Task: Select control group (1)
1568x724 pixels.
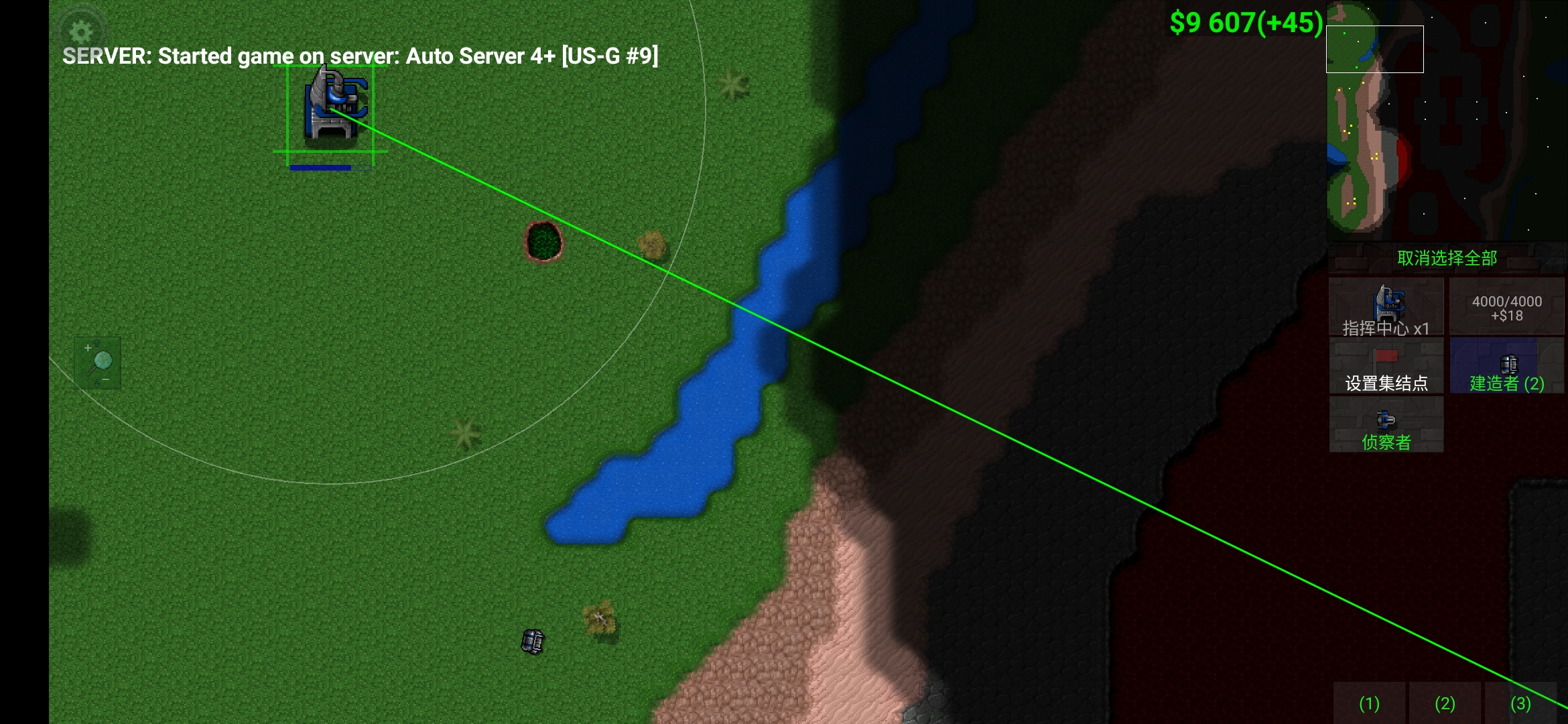Action: (1369, 703)
